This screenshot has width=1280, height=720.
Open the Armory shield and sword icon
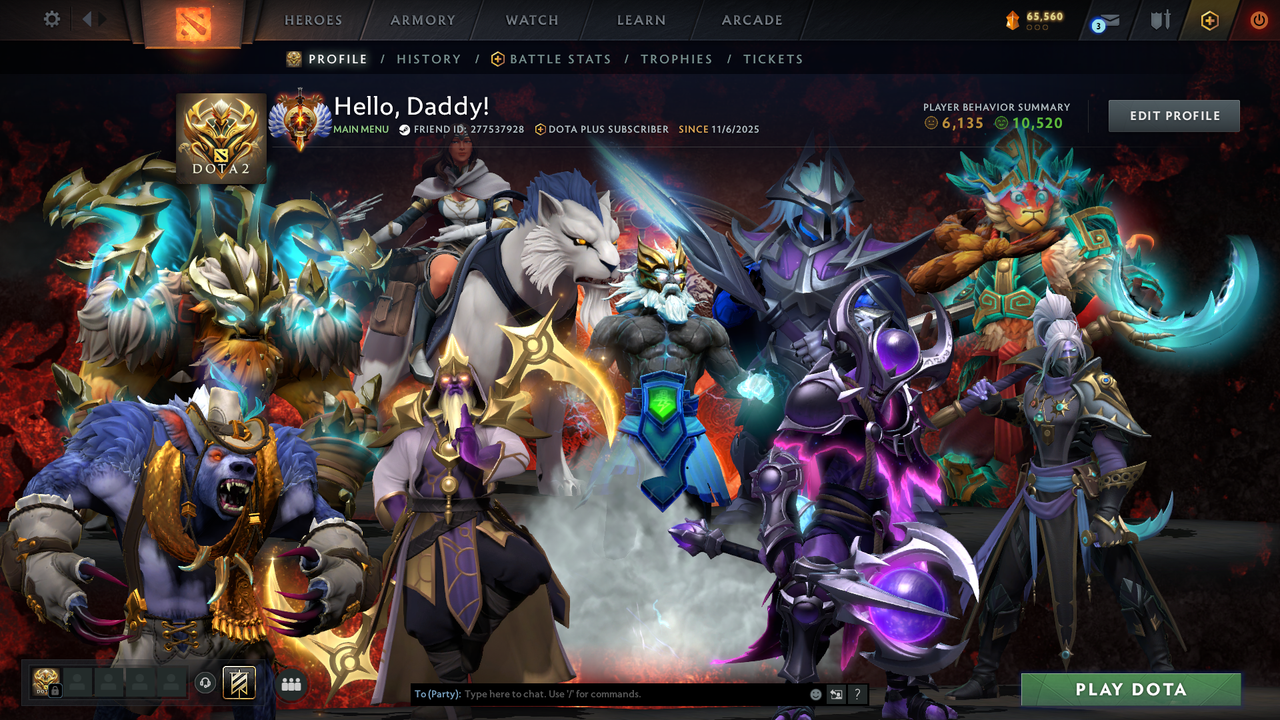1160,20
